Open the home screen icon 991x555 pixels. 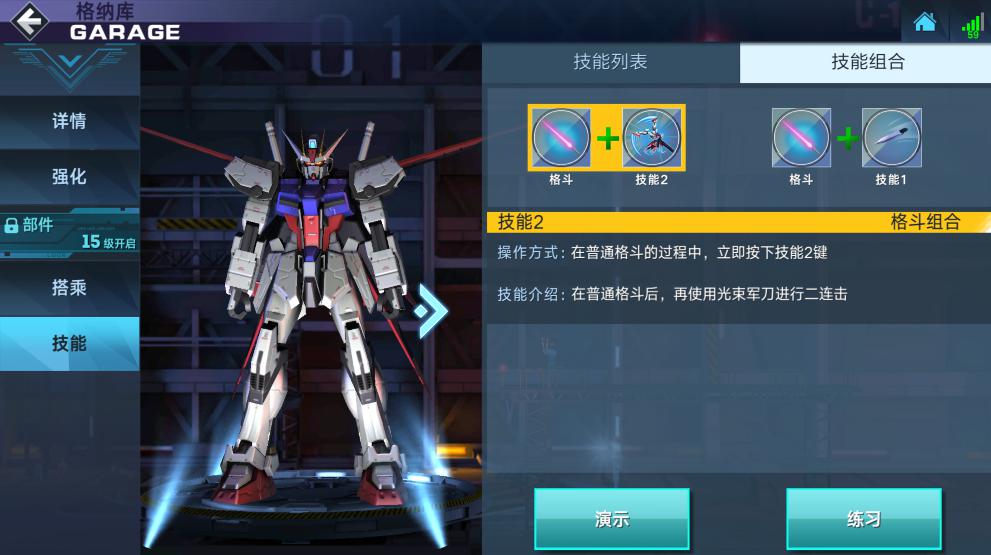[925, 22]
